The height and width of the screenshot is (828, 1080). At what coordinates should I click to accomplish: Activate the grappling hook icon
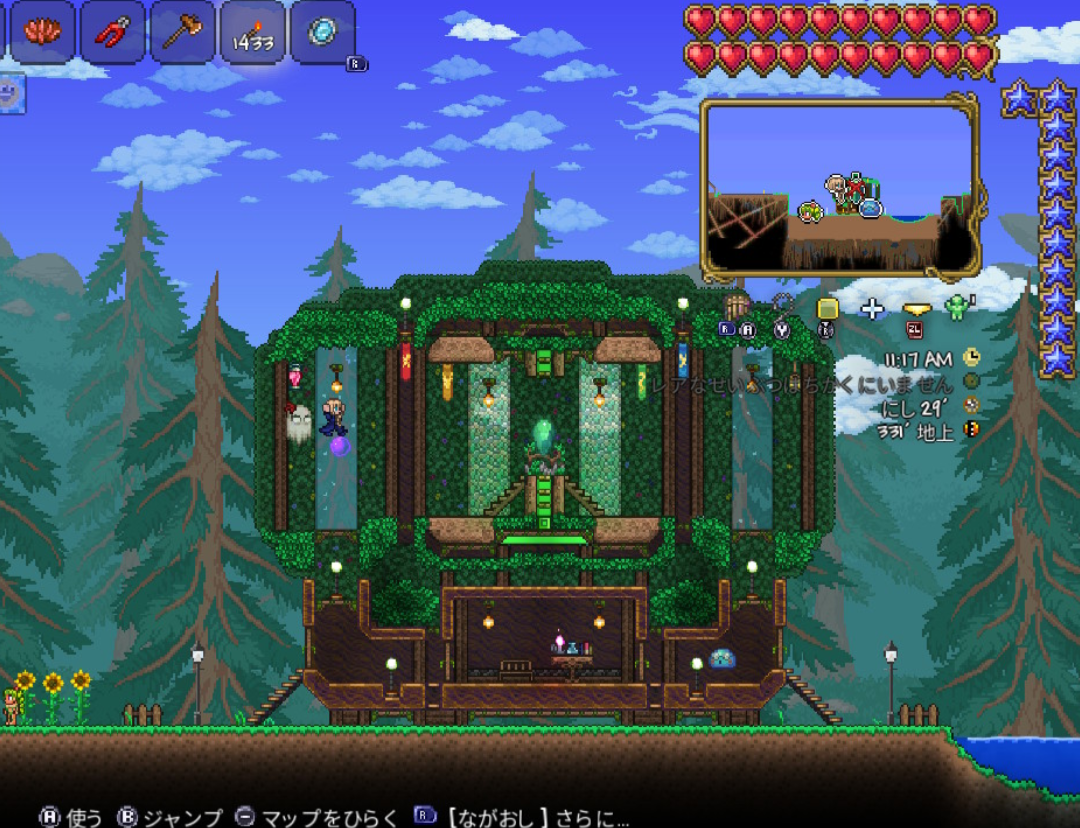coord(782,306)
